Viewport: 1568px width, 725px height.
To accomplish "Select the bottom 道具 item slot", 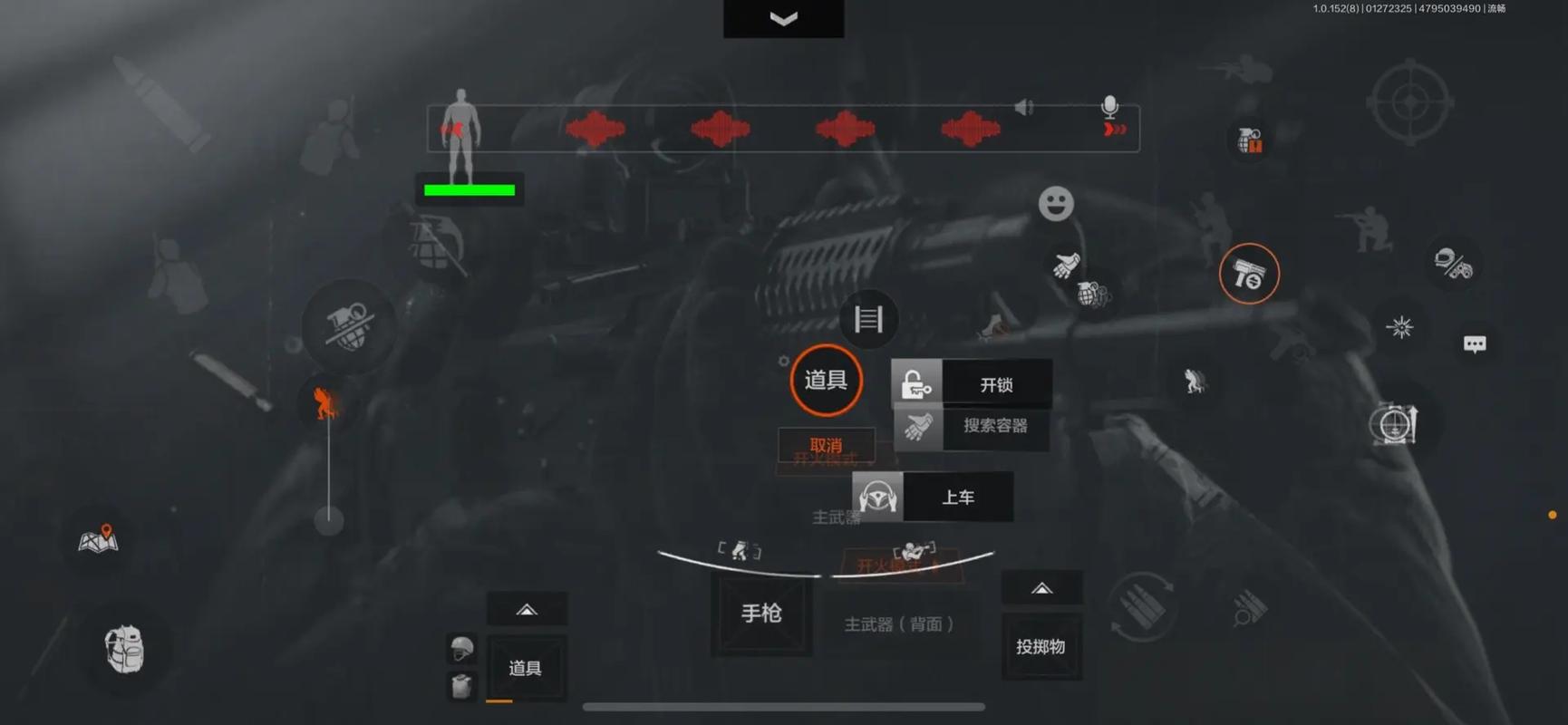I will (x=526, y=668).
